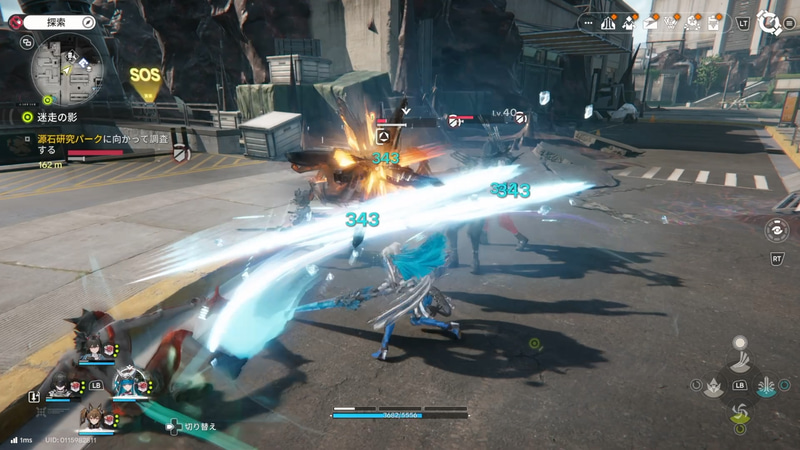Activate the top white figure skill icon
This screenshot has width=800, height=450.
(740, 354)
